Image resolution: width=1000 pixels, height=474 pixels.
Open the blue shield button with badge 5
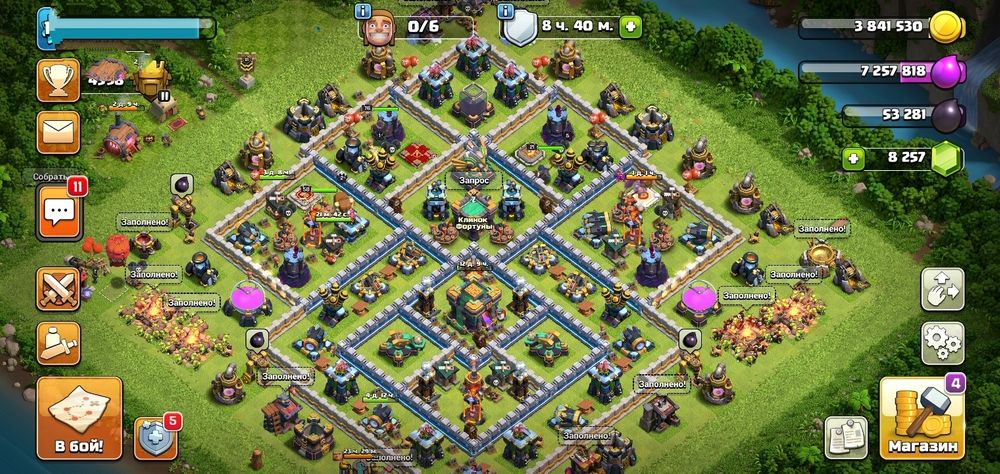tap(155, 437)
